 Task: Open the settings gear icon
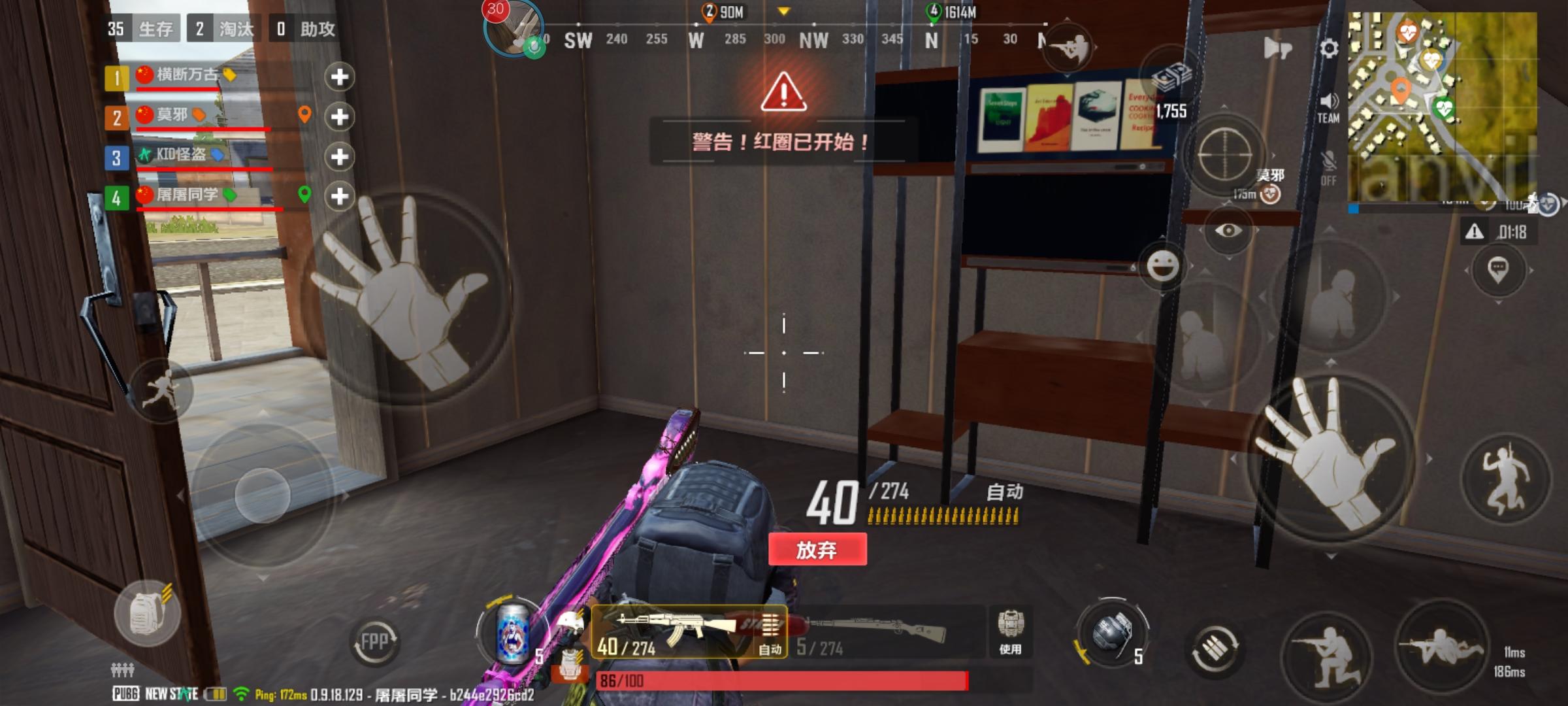coord(1330,49)
